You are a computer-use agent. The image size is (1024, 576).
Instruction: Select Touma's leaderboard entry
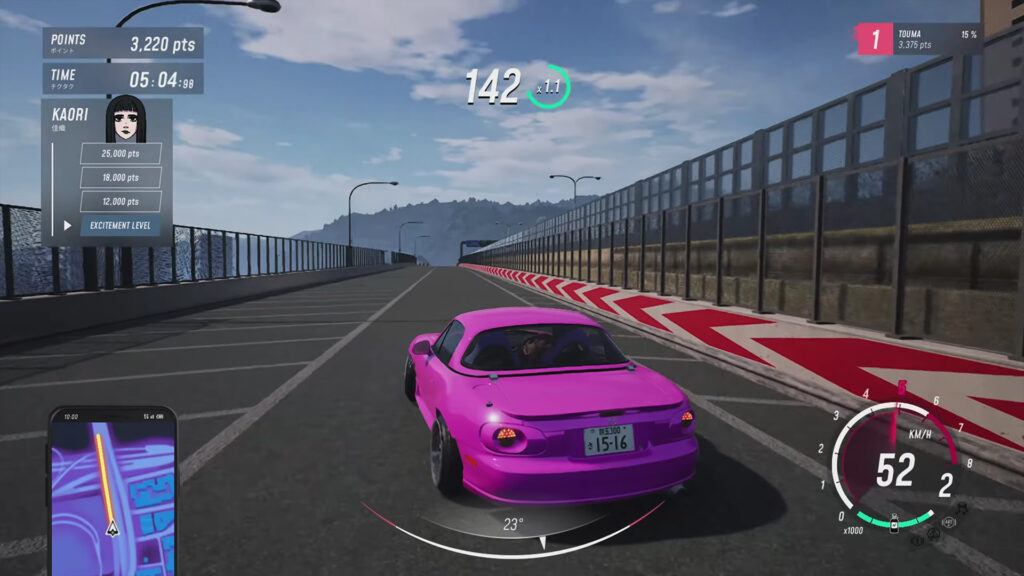coord(916,39)
